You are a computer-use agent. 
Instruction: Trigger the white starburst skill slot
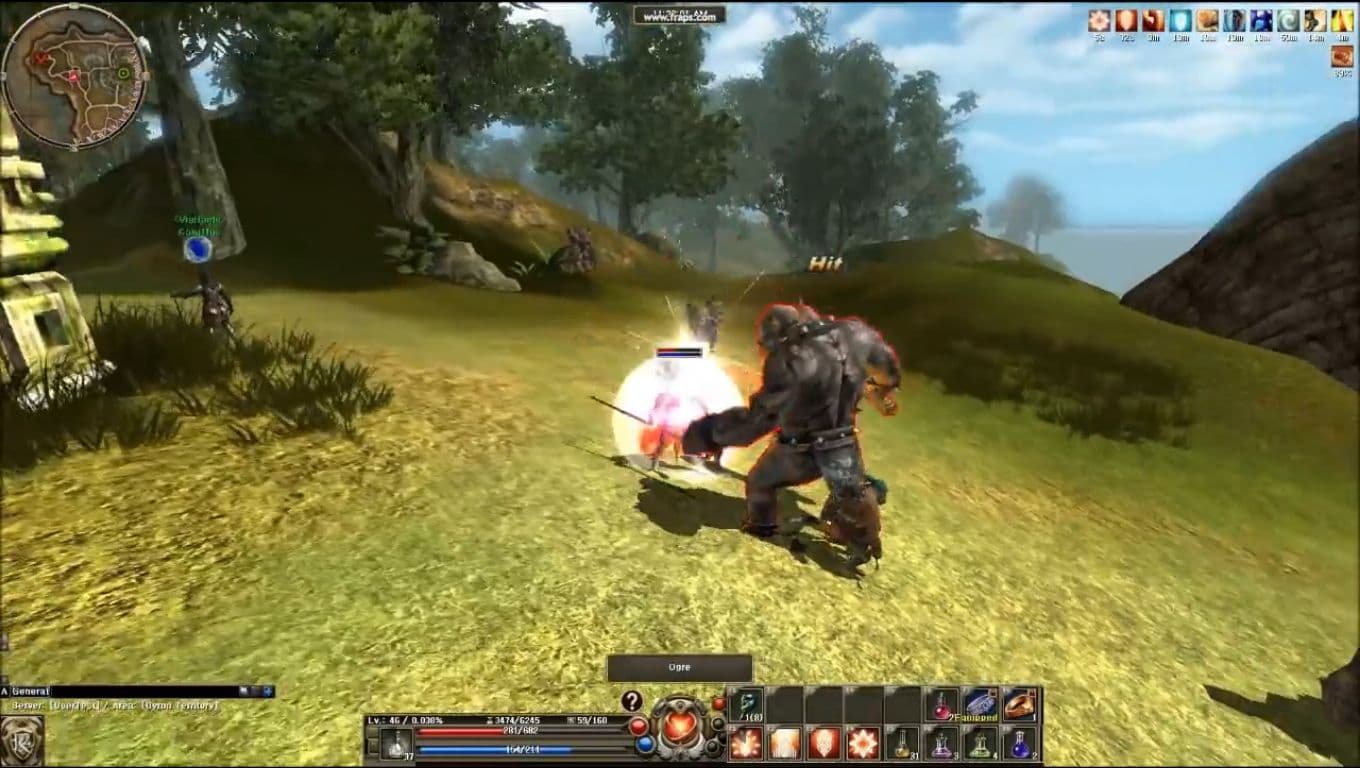tap(863, 743)
